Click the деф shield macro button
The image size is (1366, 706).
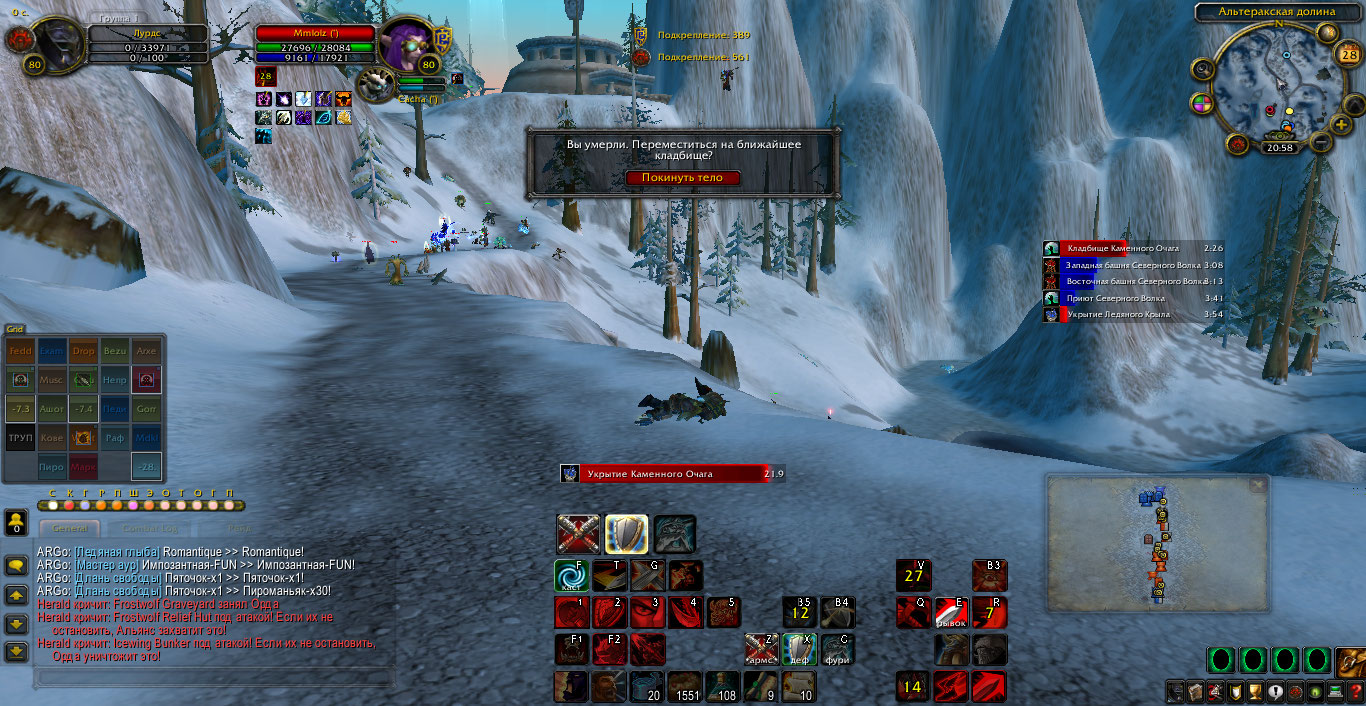pos(799,650)
